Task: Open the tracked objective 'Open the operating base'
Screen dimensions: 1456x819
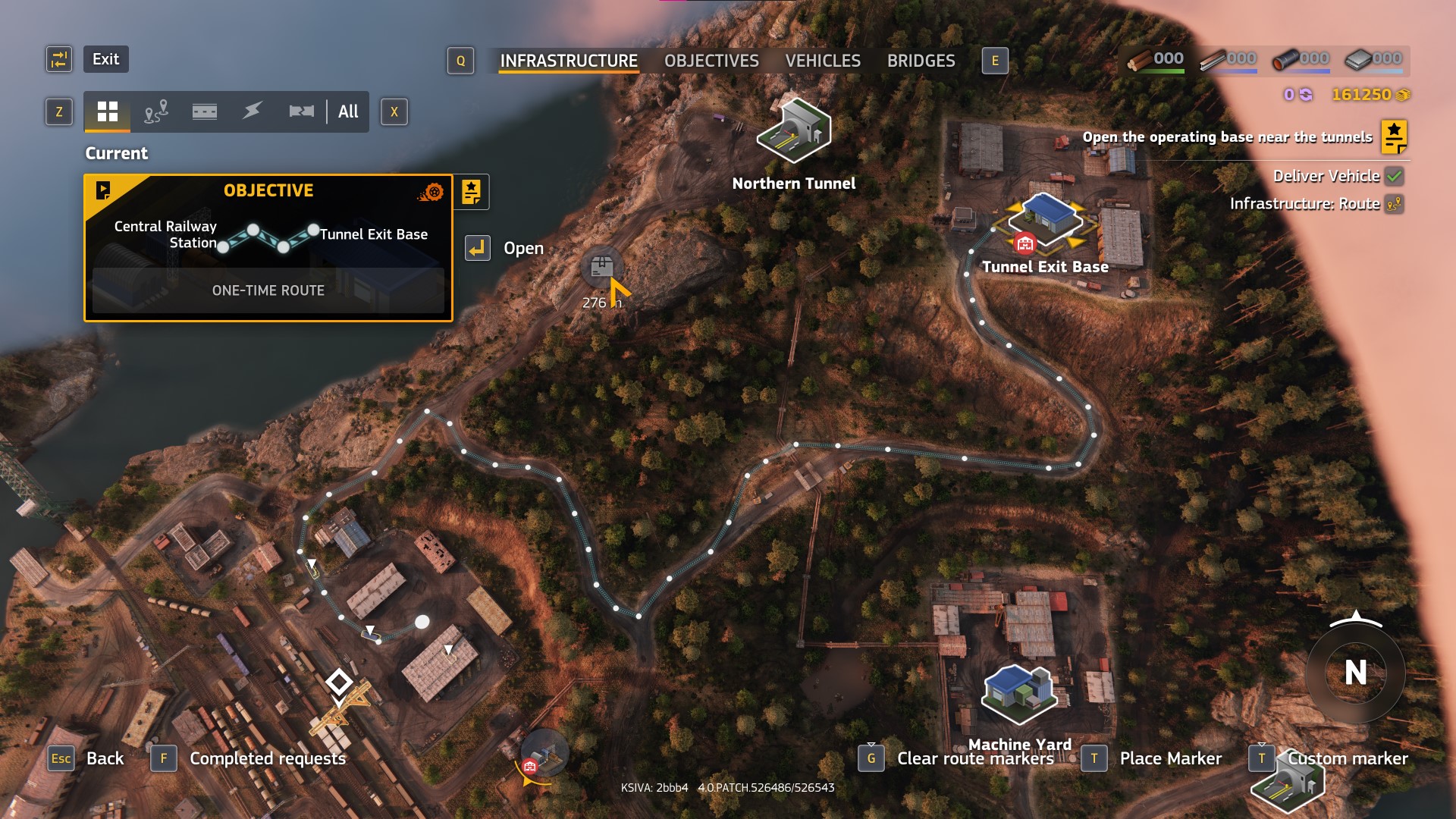Action: pos(1227,137)
